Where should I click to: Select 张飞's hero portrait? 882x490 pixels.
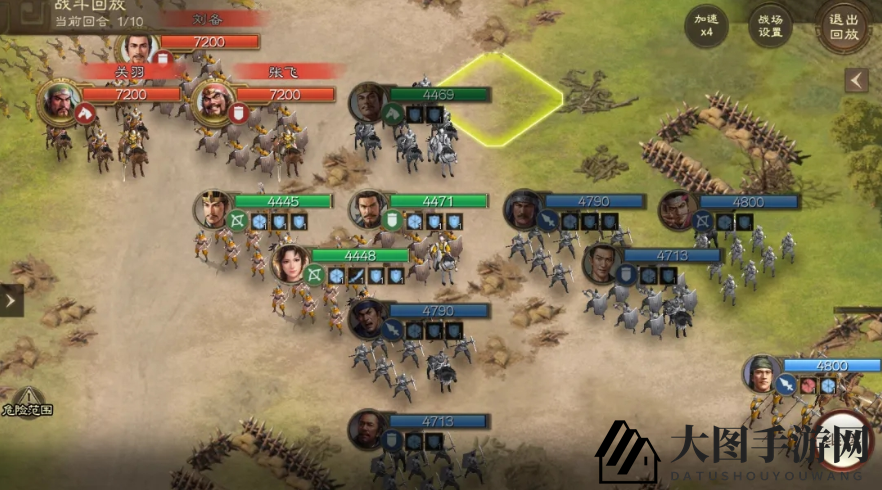click(213, 101)
